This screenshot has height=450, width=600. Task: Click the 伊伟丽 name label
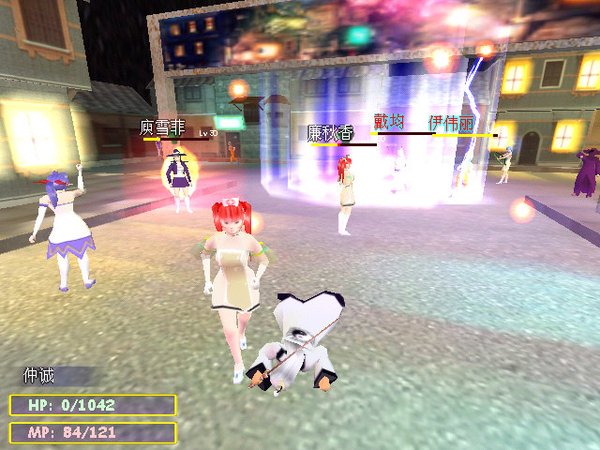point(451,123)
